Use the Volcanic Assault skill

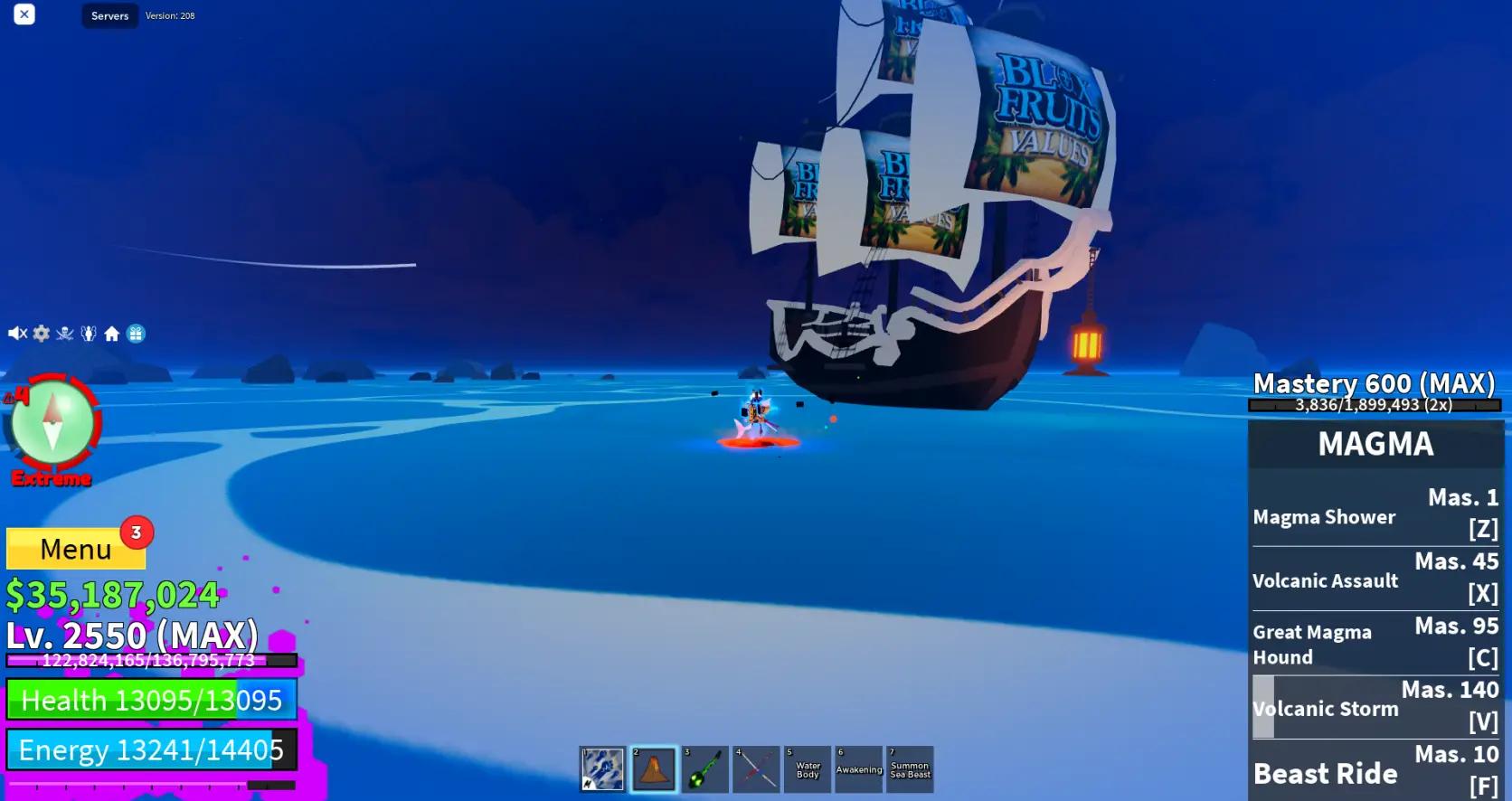click(1375, 579)
